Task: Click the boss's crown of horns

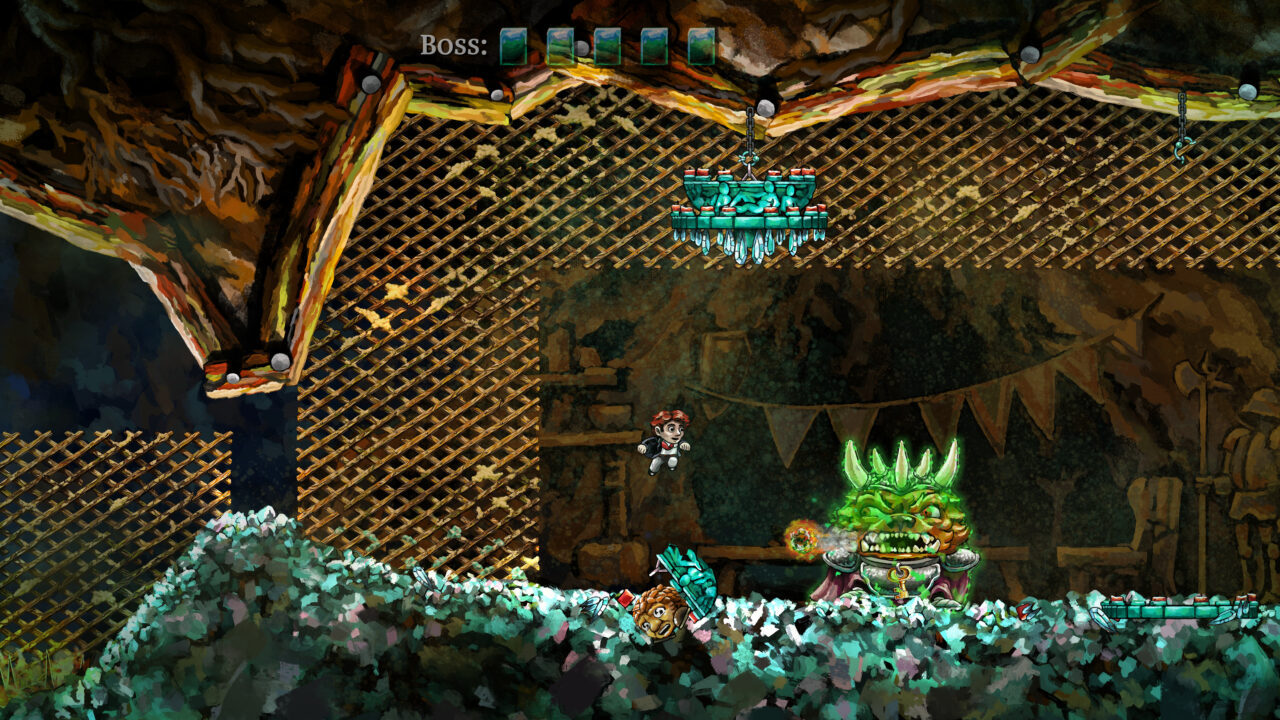Action: (900, 465)
